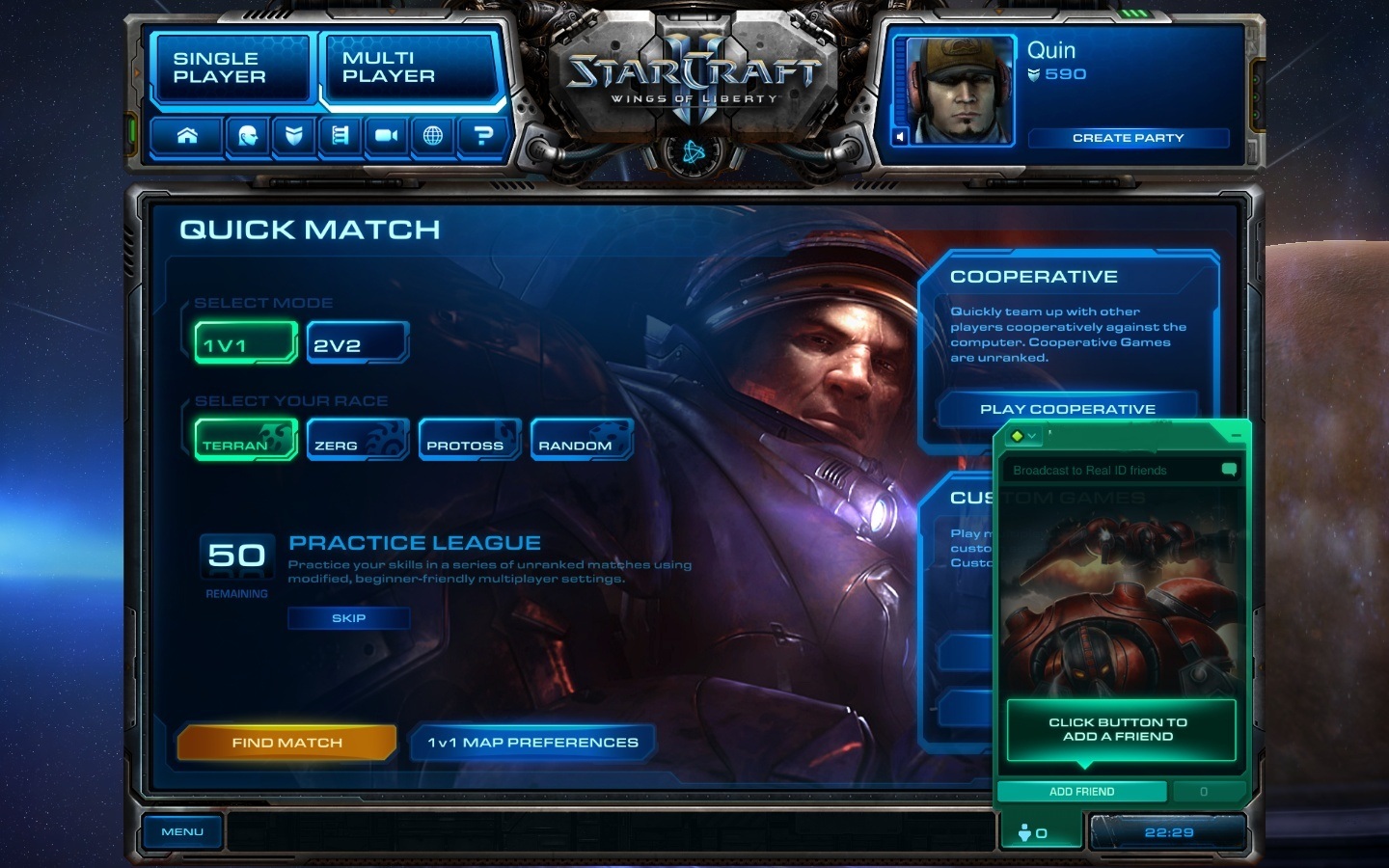Open the shield-shaped leagues icon
1389x868 pixels.
293,136
